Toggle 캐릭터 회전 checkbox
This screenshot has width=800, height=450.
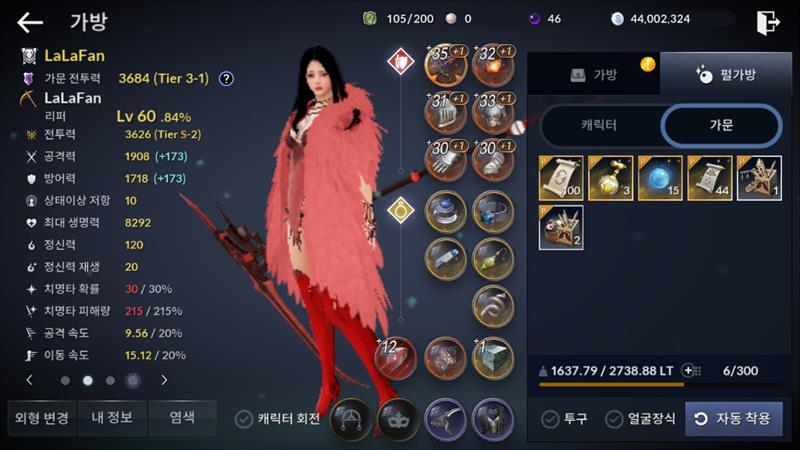click(x=244, y=419)
